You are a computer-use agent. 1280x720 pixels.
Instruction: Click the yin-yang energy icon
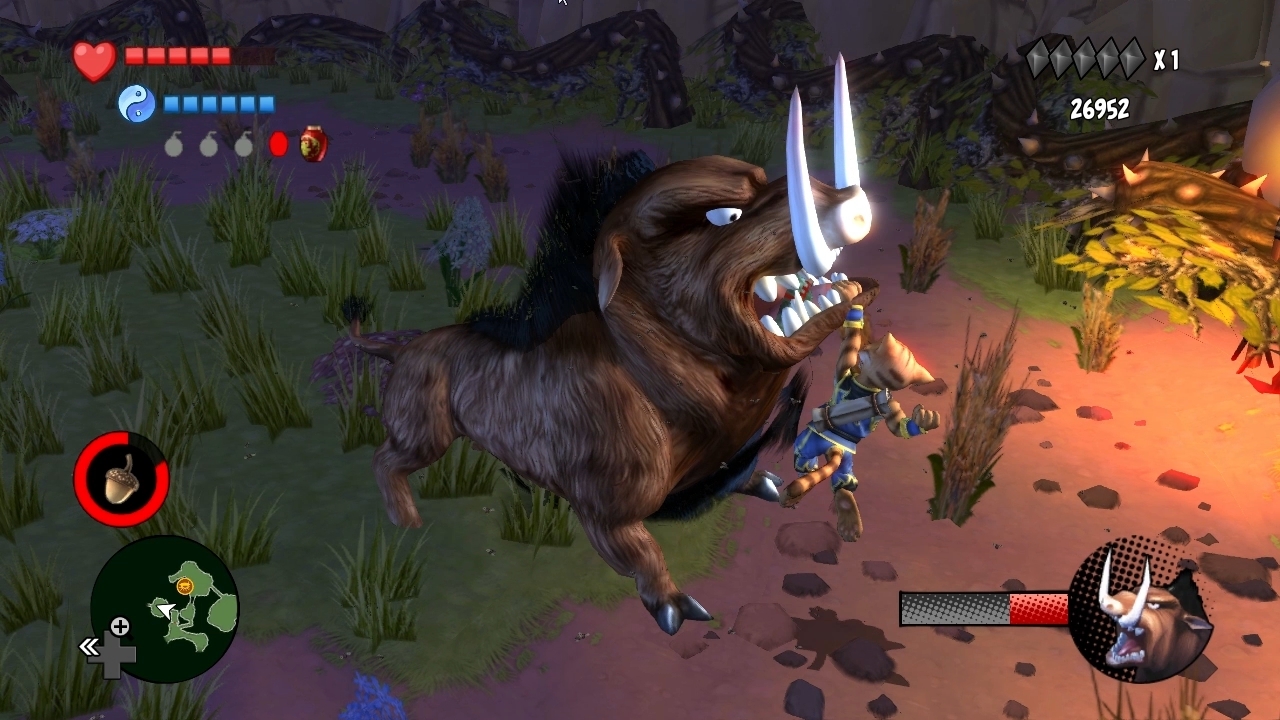tap(135, 103)
